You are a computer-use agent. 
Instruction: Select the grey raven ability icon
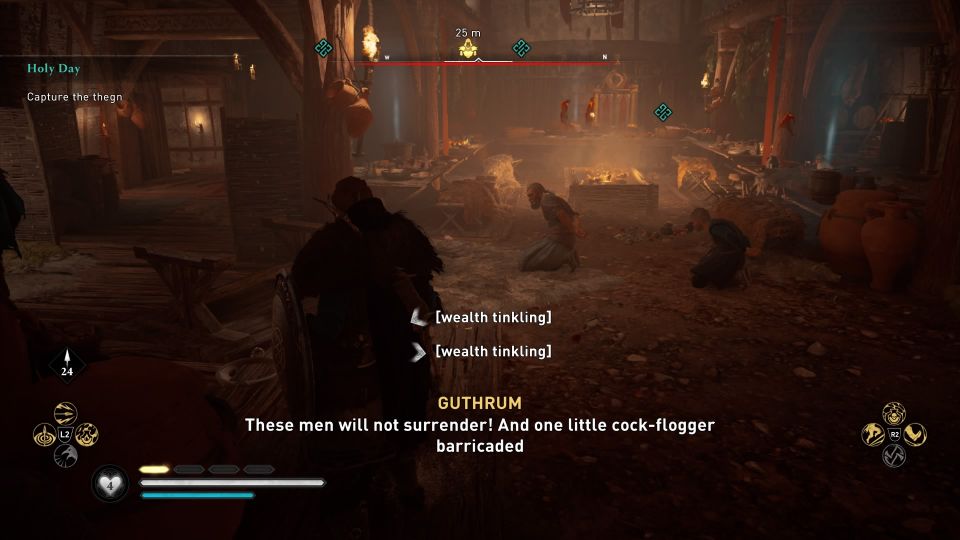point(65,456)
